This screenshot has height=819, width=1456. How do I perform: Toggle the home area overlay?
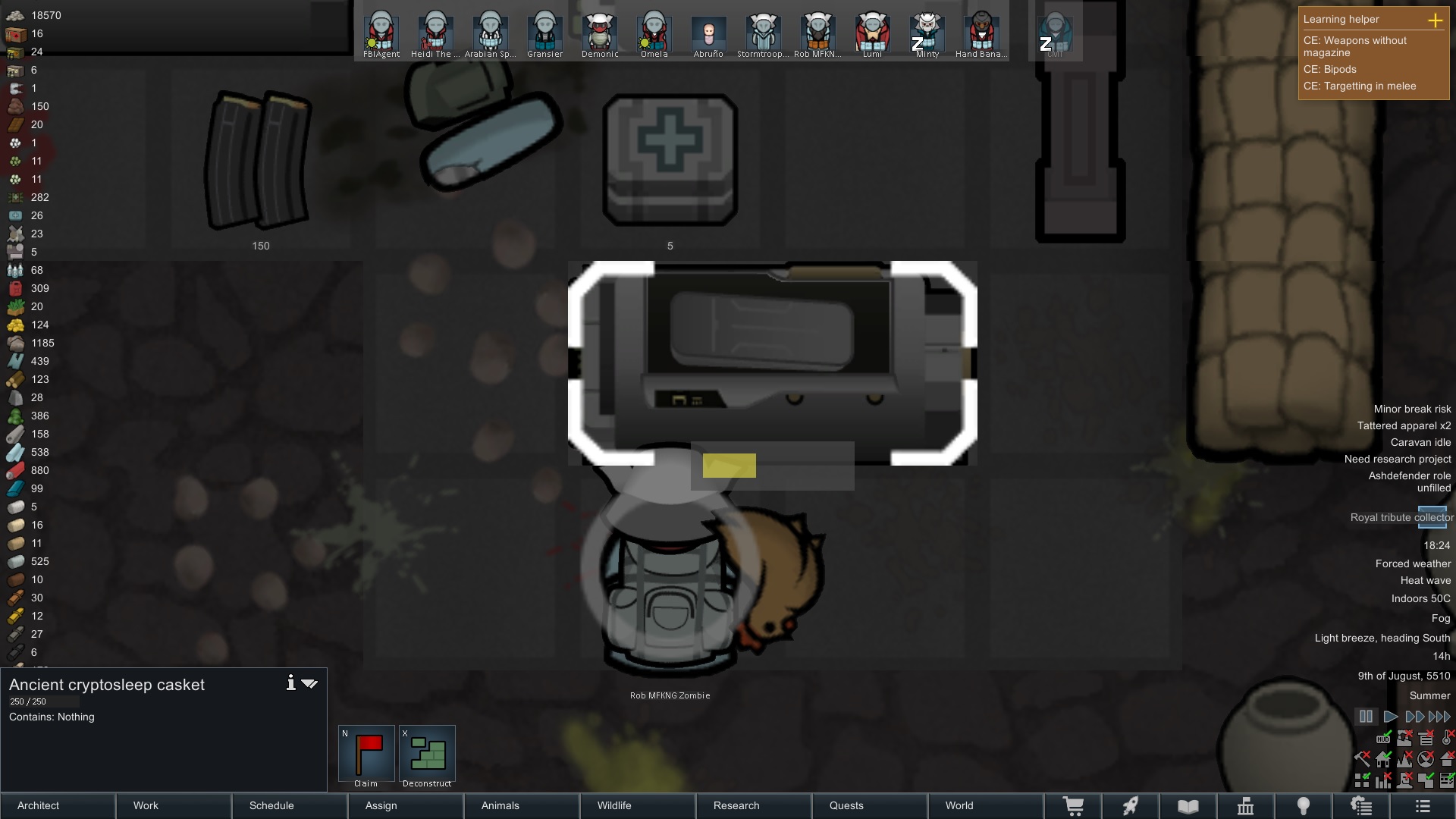[x=1383, y=760]
